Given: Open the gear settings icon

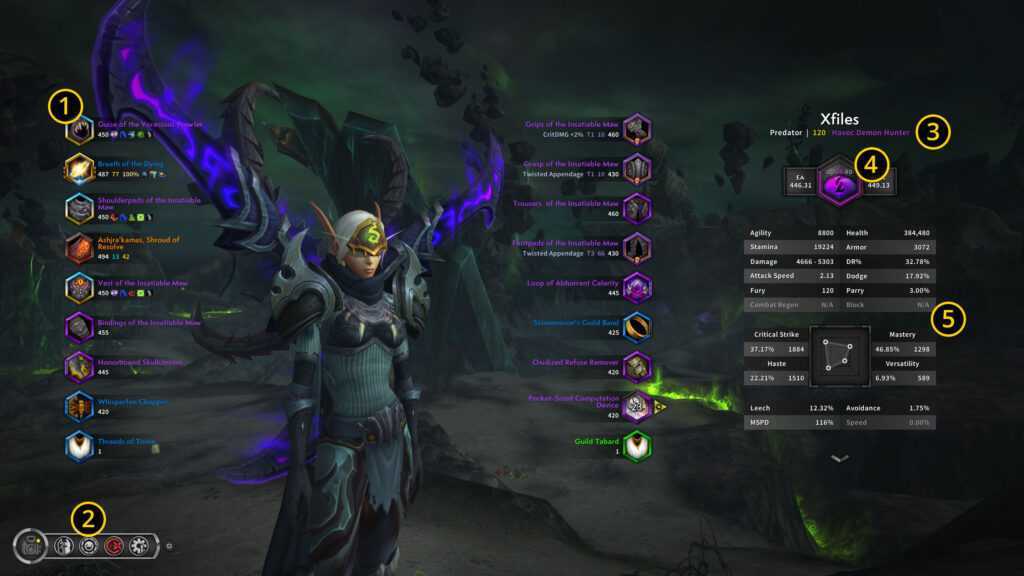Looking at the screenshot, I should (x=139, y=546).
